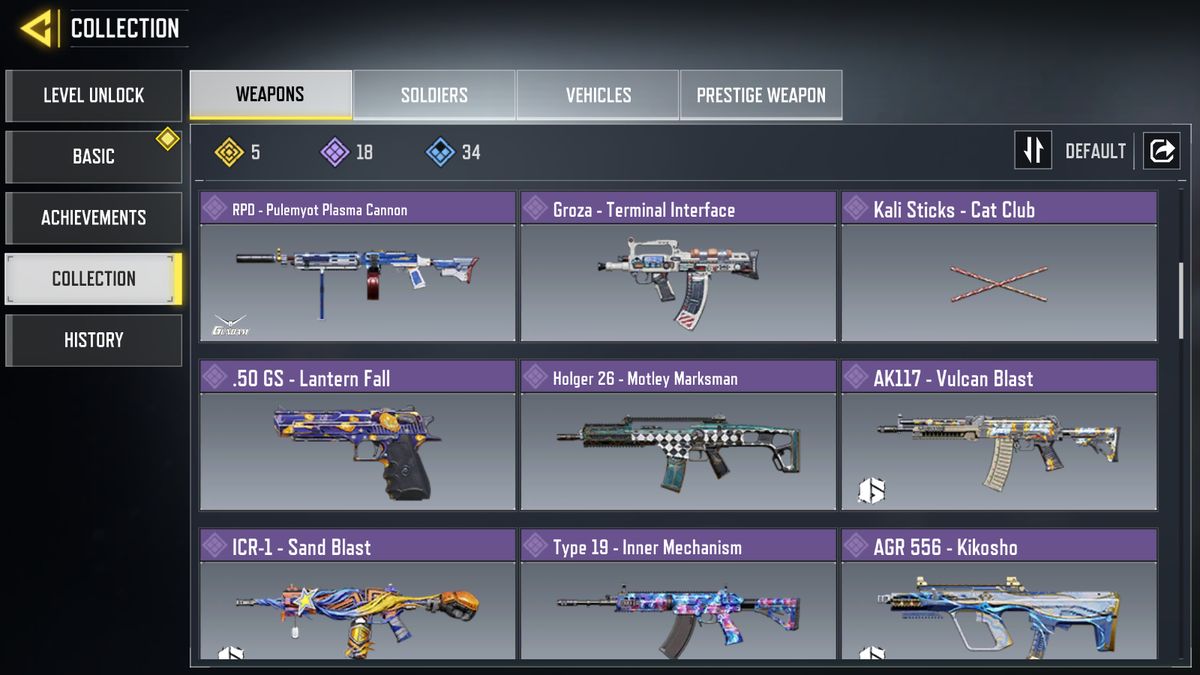The image size is (1200, 675).
Task: Open the Achievements section
Action: (93, 218)
